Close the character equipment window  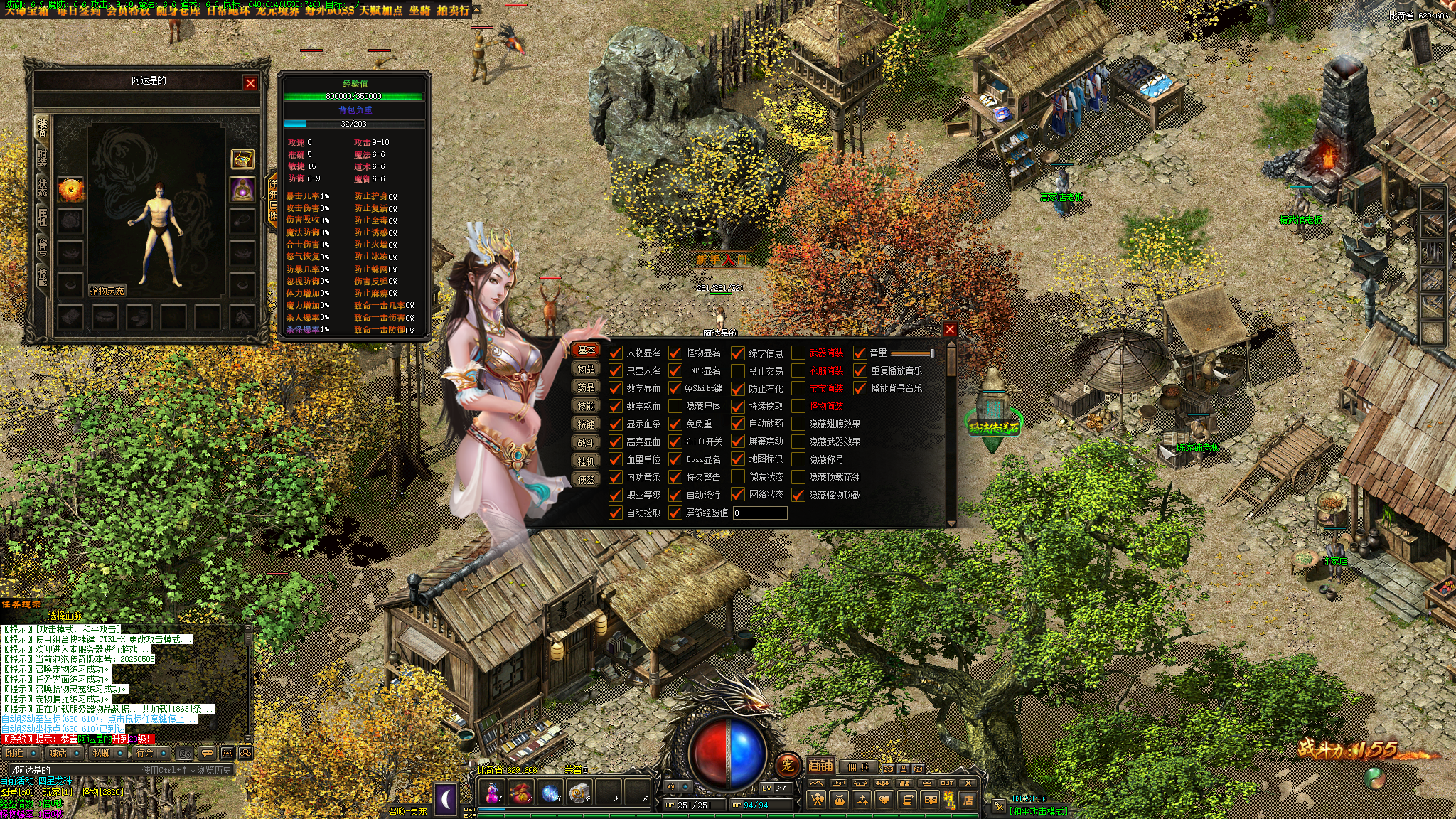click(x=250, y=83)
